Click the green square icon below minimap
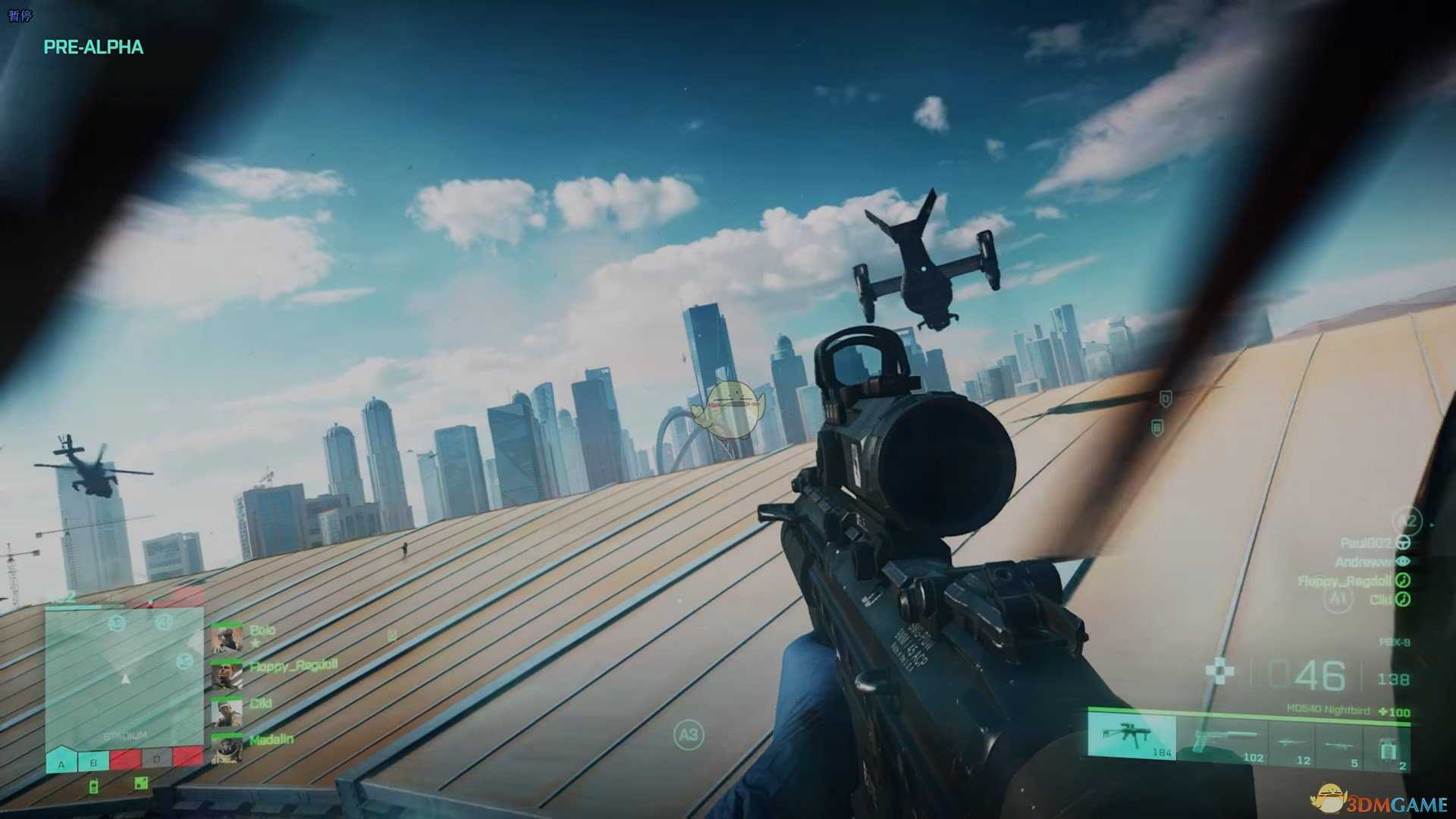 141,783
